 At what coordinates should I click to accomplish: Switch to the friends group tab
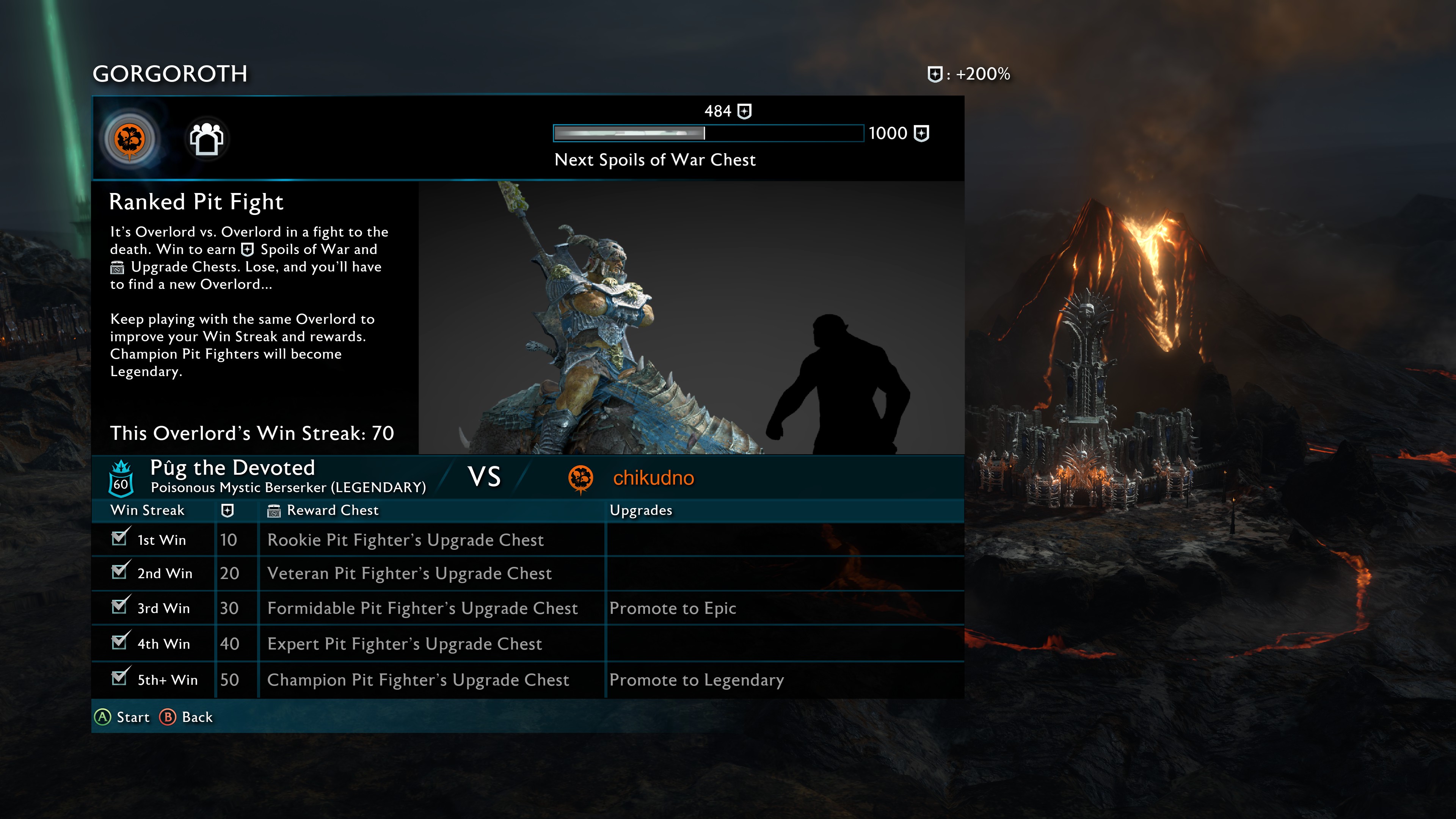(x=207, y=139)
